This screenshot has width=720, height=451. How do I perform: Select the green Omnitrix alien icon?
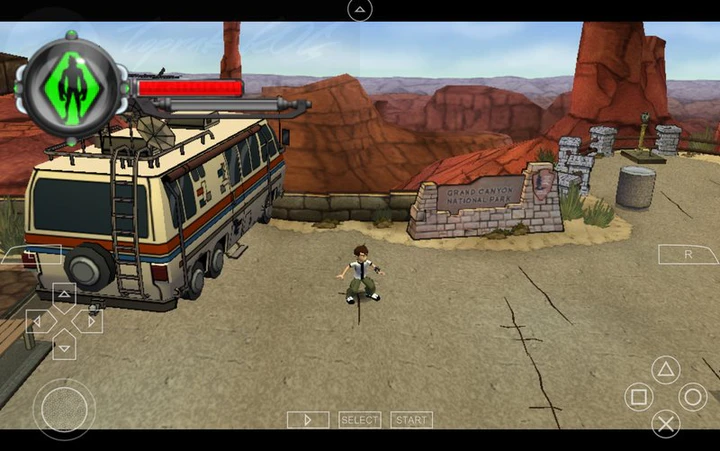(x=70, y=86)
